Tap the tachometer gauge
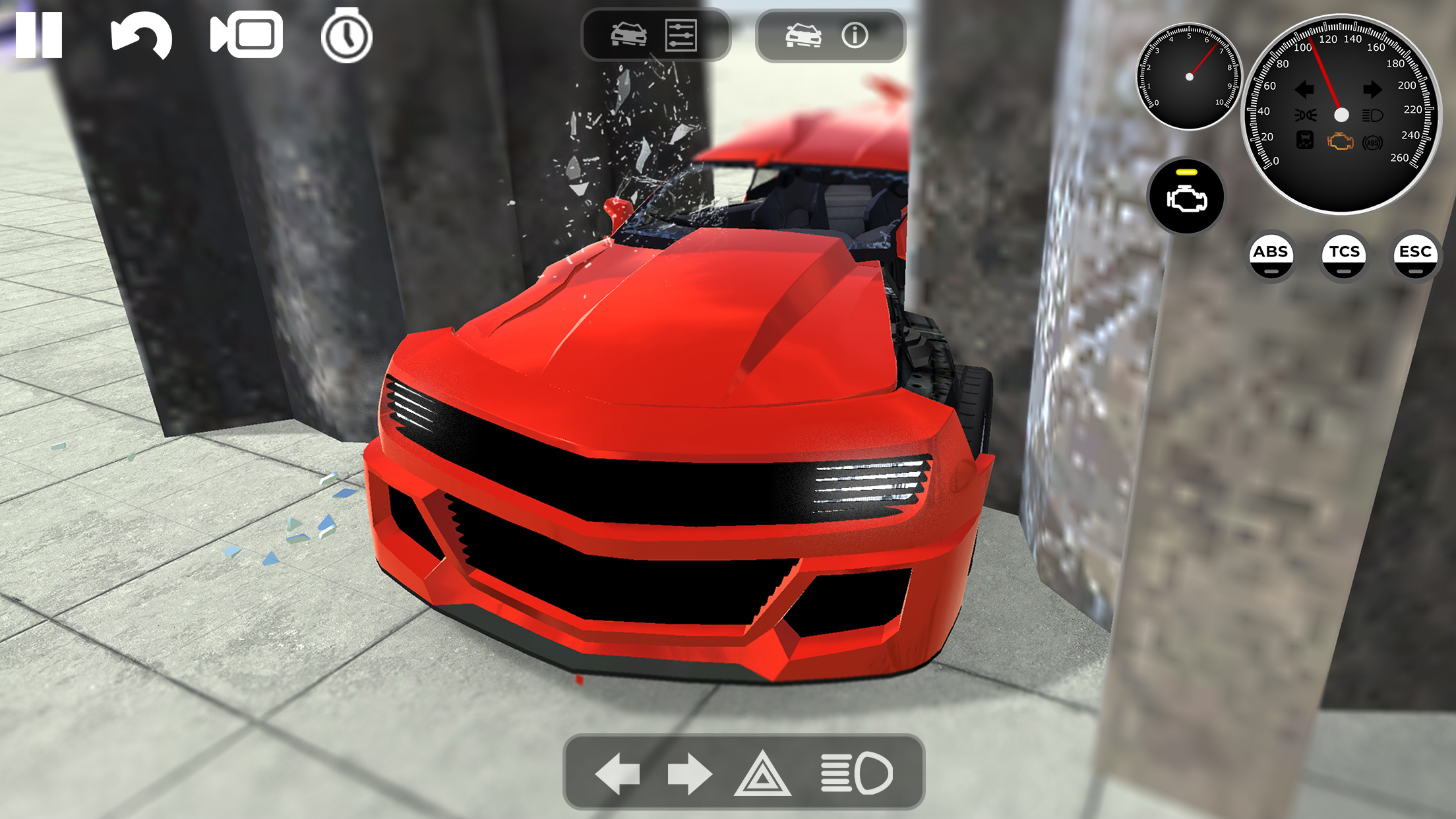This screenshot has width=1456, height=819. [x=1188, y=78]
